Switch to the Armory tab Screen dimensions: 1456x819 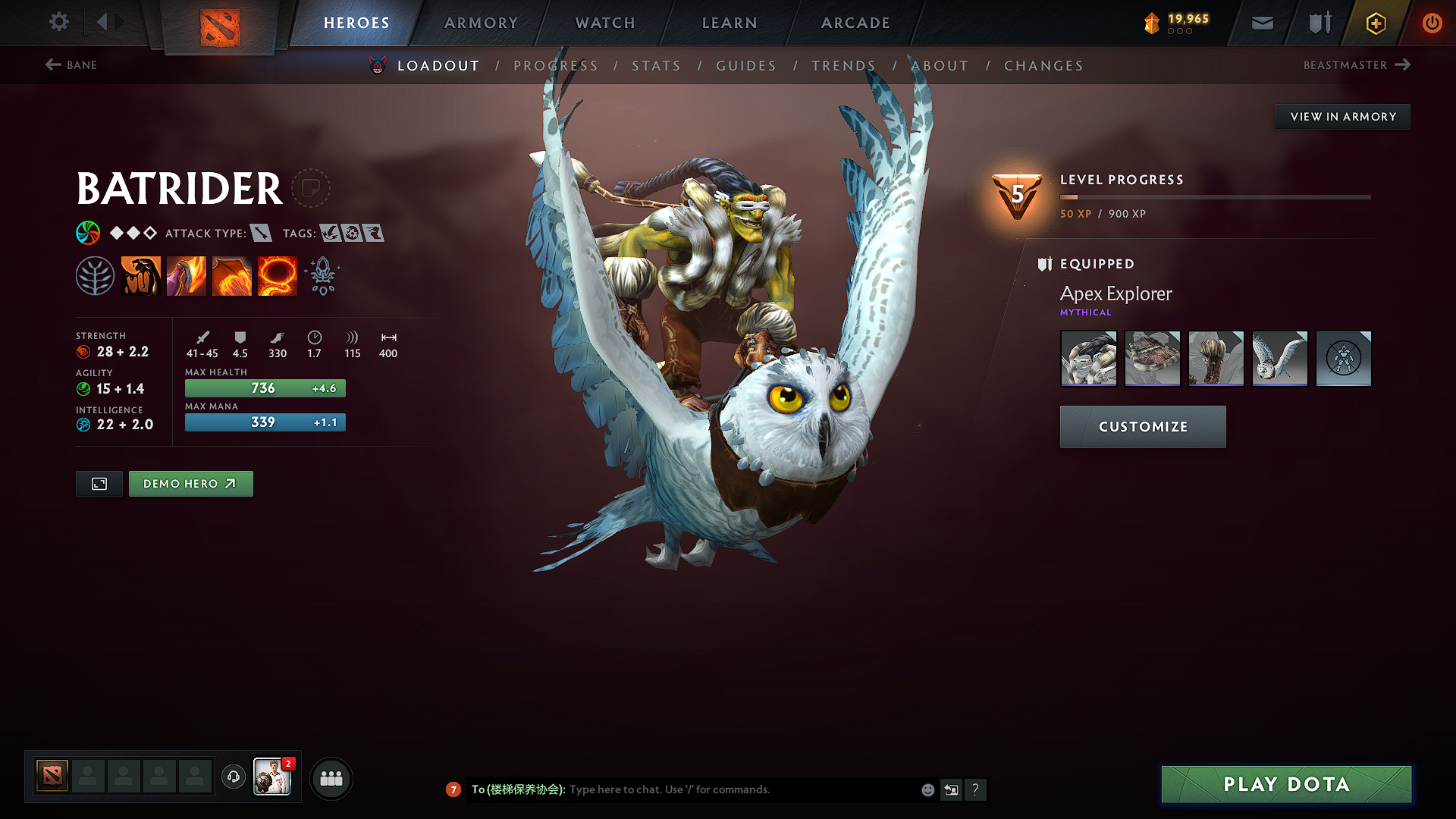pos(481,23)
